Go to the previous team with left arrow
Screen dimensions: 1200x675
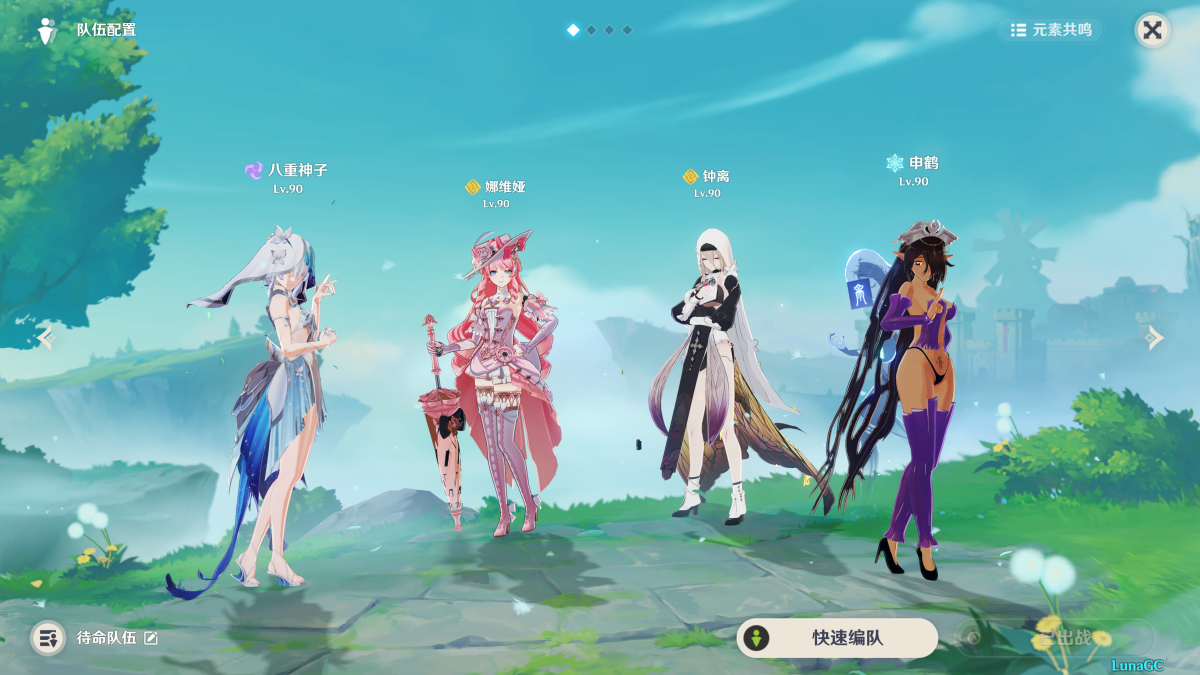click(x=44, y=338)
